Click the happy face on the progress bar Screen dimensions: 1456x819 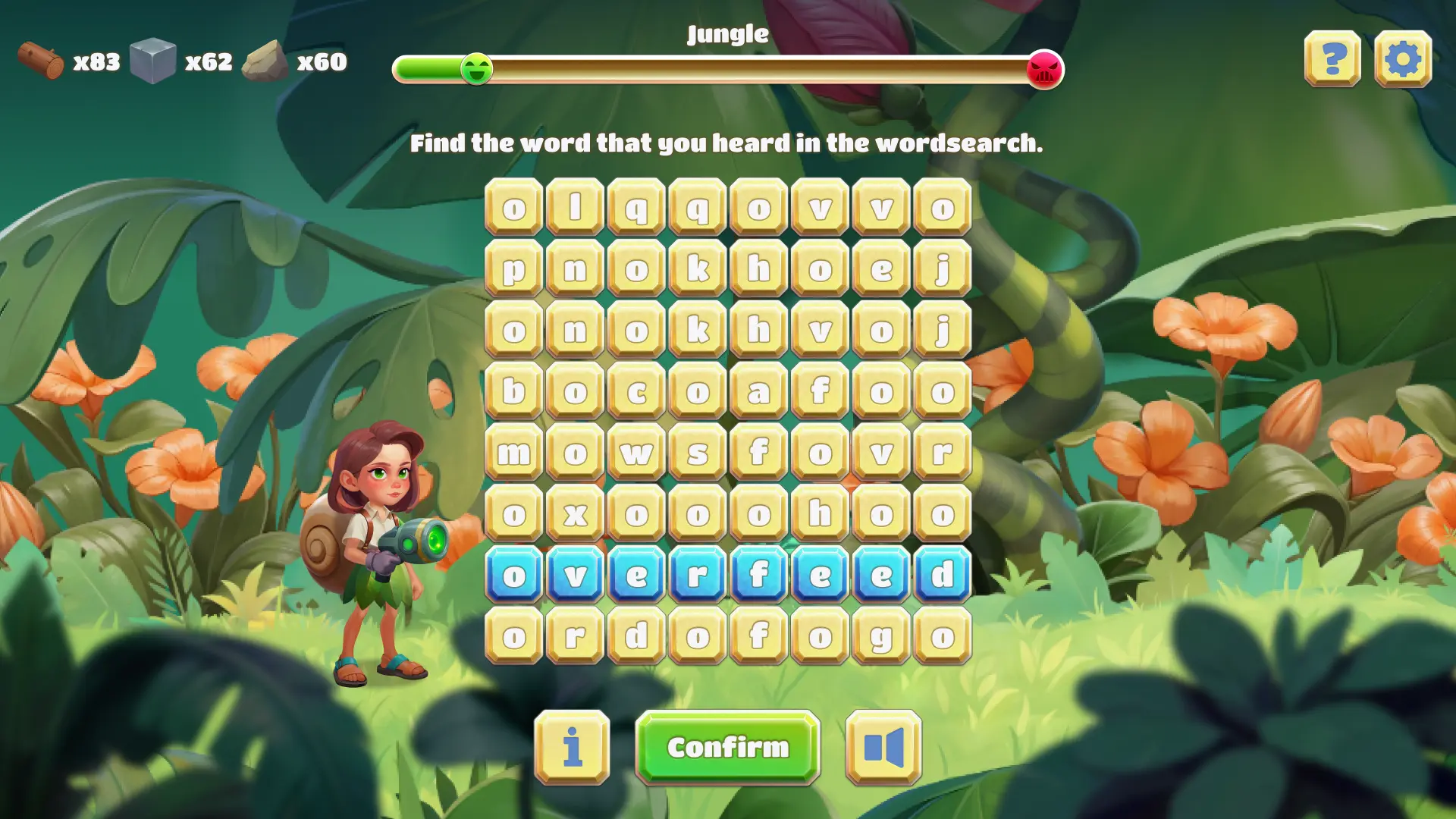click(x=476, y=69)
